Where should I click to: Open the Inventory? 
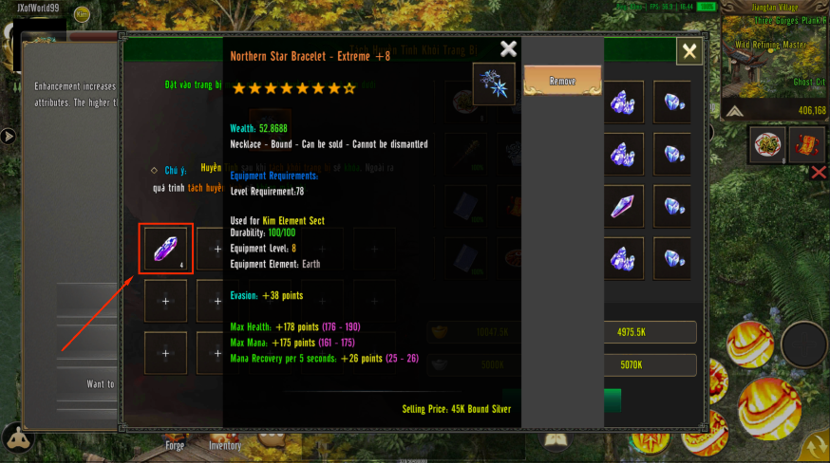225,446
